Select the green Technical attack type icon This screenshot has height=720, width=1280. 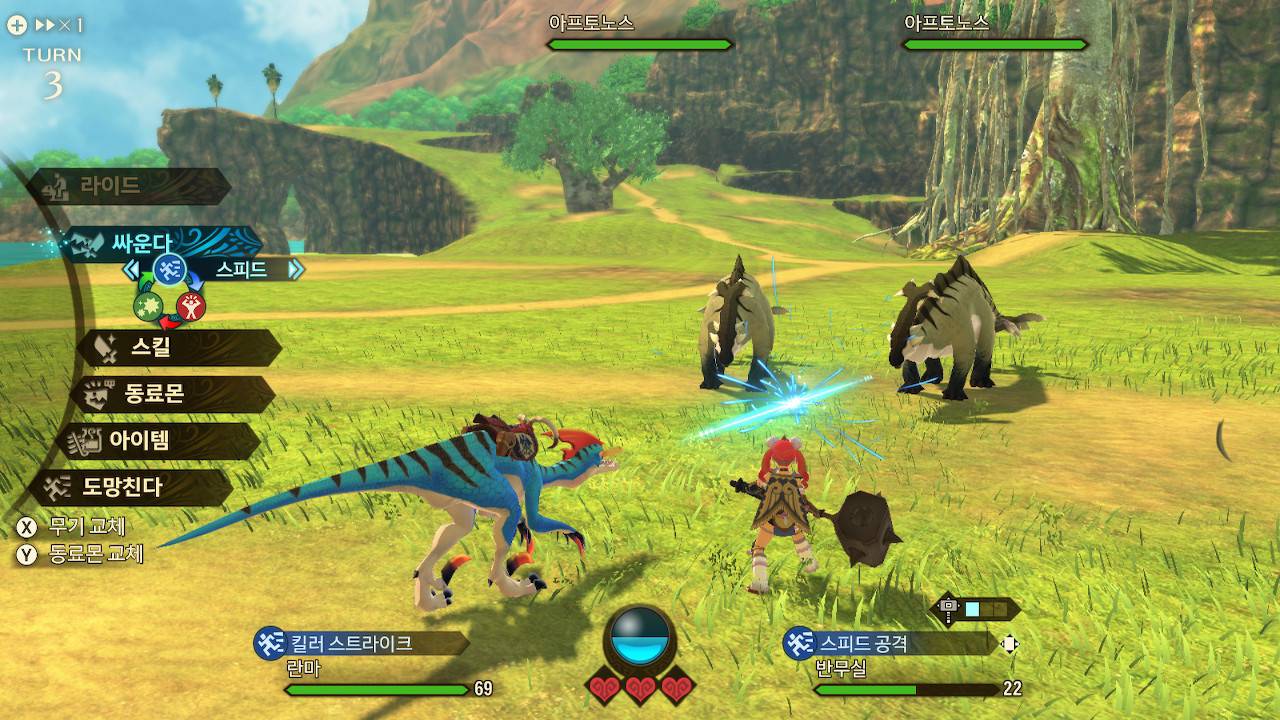click(148, 305)
